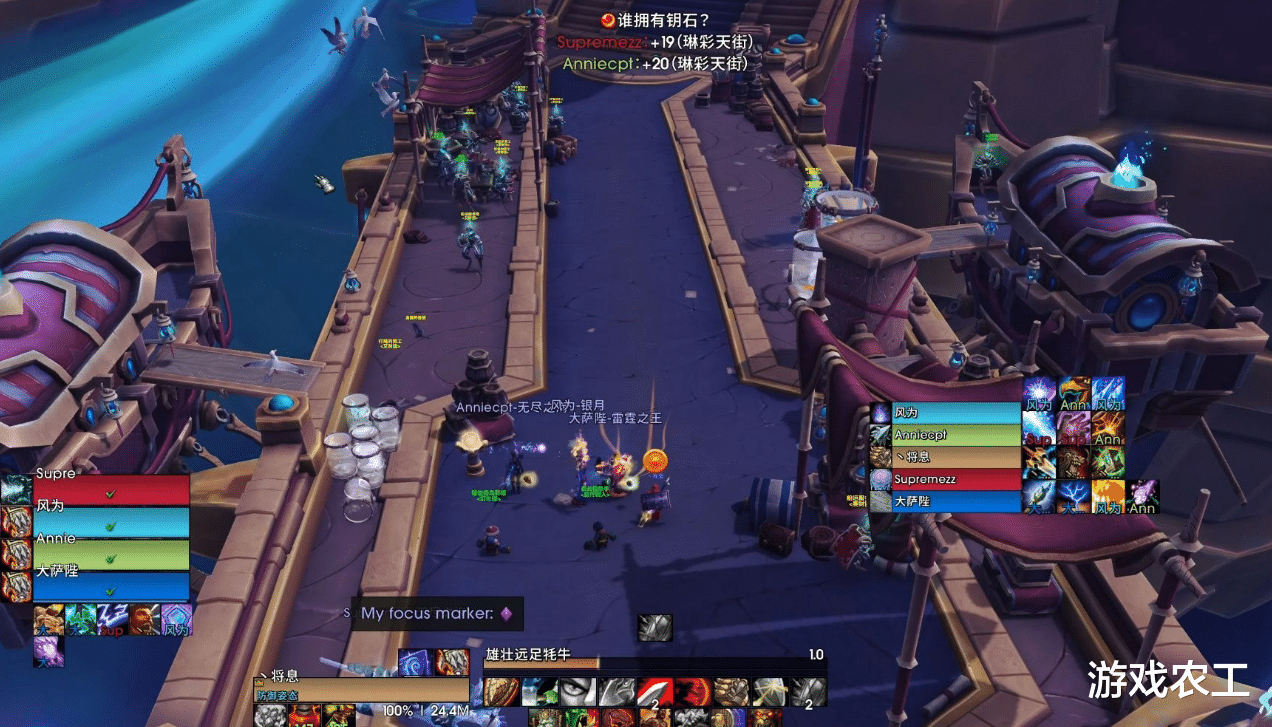Click the blue spiral buff icon
The height and width of the screenshot is (727, 1272).
tap(416, 662)
